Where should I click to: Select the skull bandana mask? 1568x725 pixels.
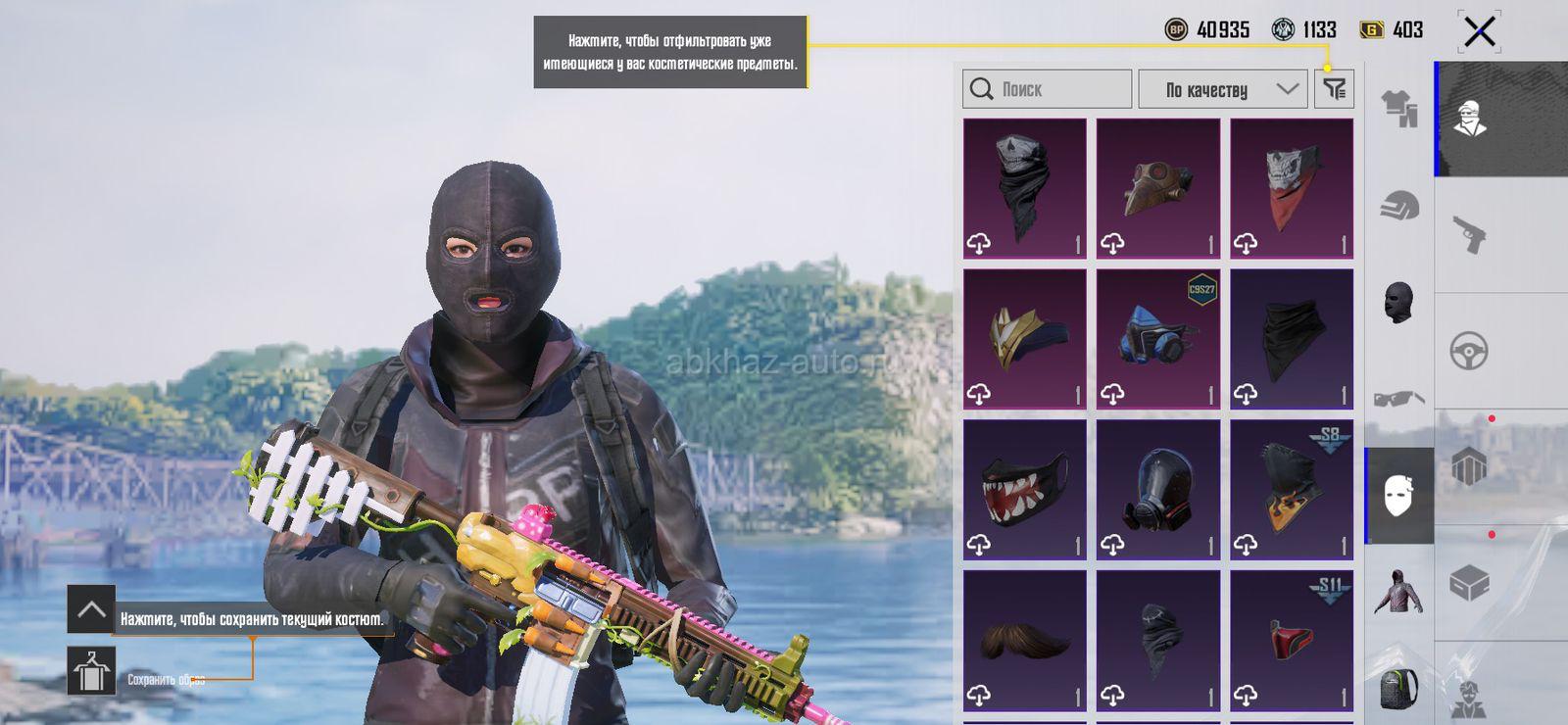pyautogui.click(x=1024, y=188)
